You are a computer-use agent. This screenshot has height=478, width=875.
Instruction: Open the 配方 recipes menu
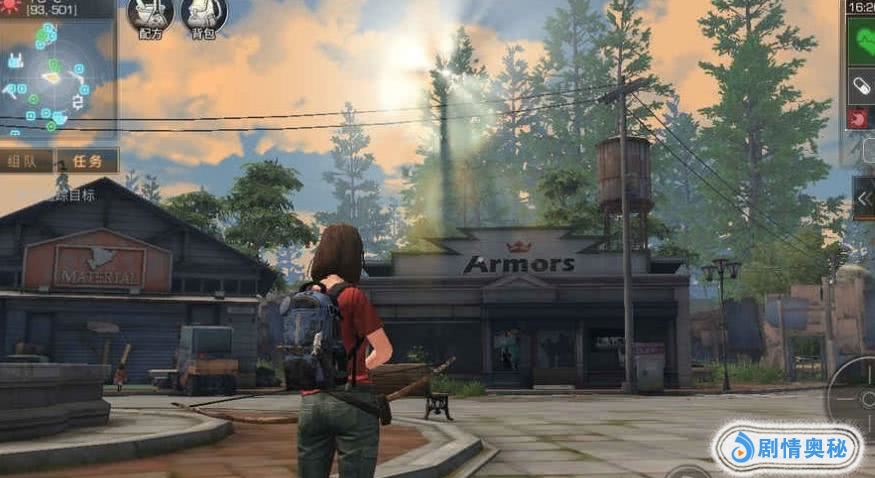tap(150, 15)
